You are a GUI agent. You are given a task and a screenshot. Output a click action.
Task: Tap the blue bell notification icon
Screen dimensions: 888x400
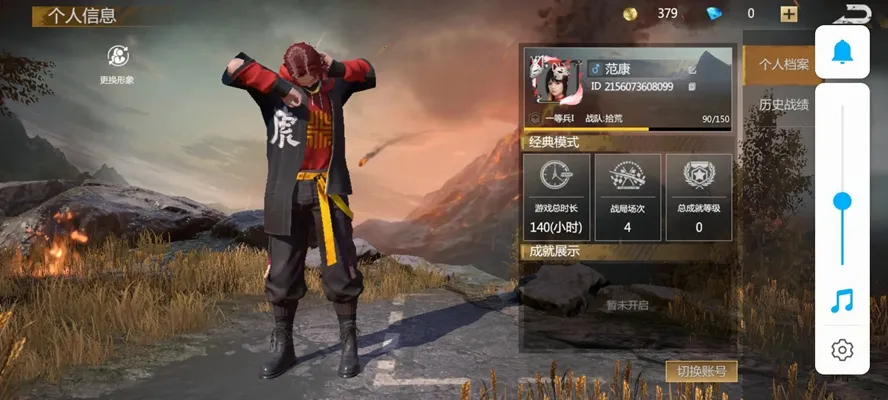842,51
